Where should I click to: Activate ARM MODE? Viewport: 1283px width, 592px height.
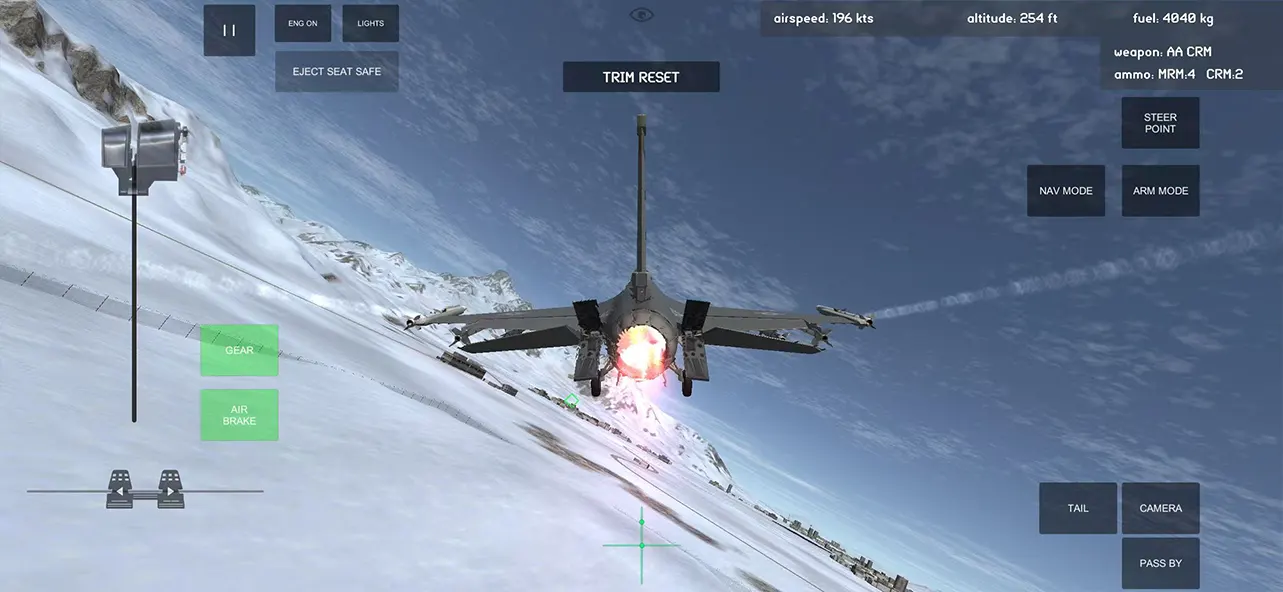[1160, 191]
